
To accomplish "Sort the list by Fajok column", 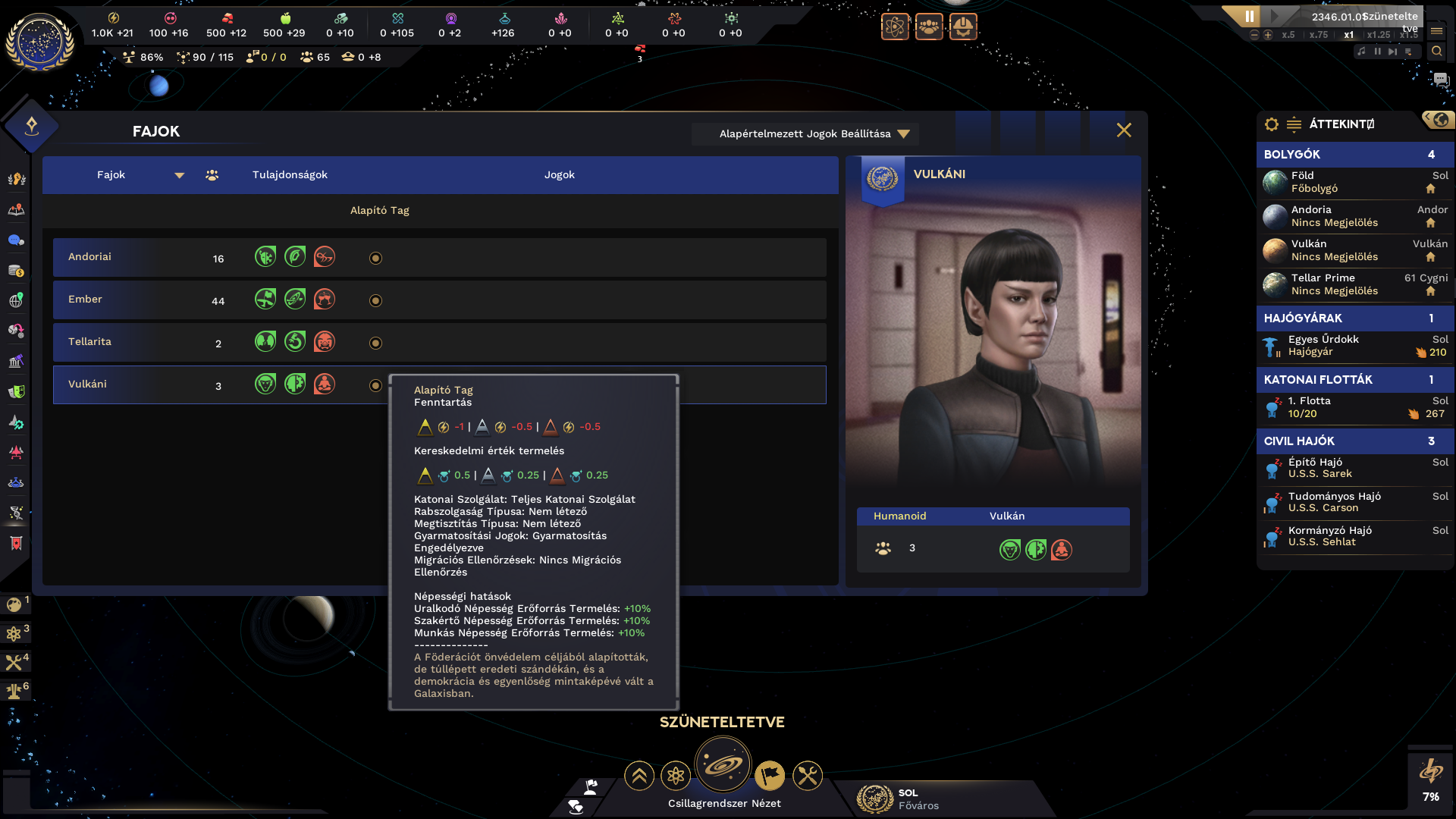I will (x=111, y=175).
